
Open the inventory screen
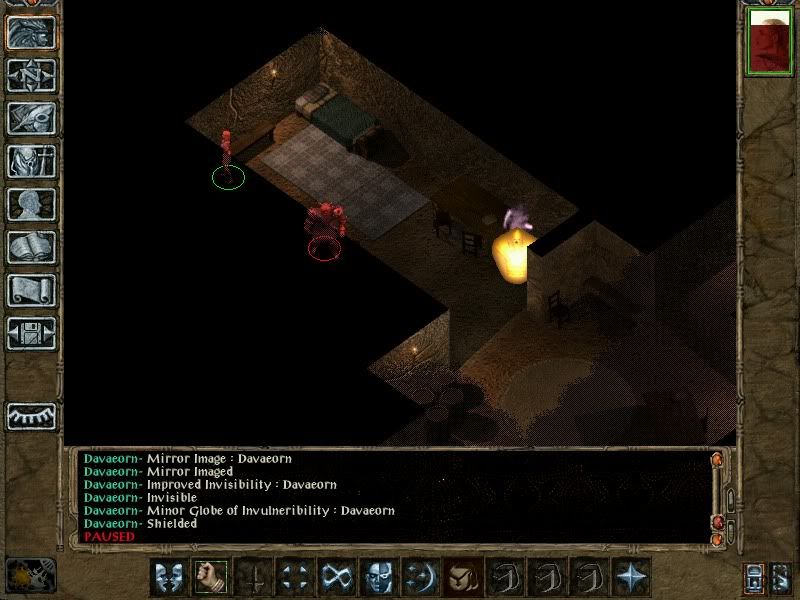click(x=32, y=161)
